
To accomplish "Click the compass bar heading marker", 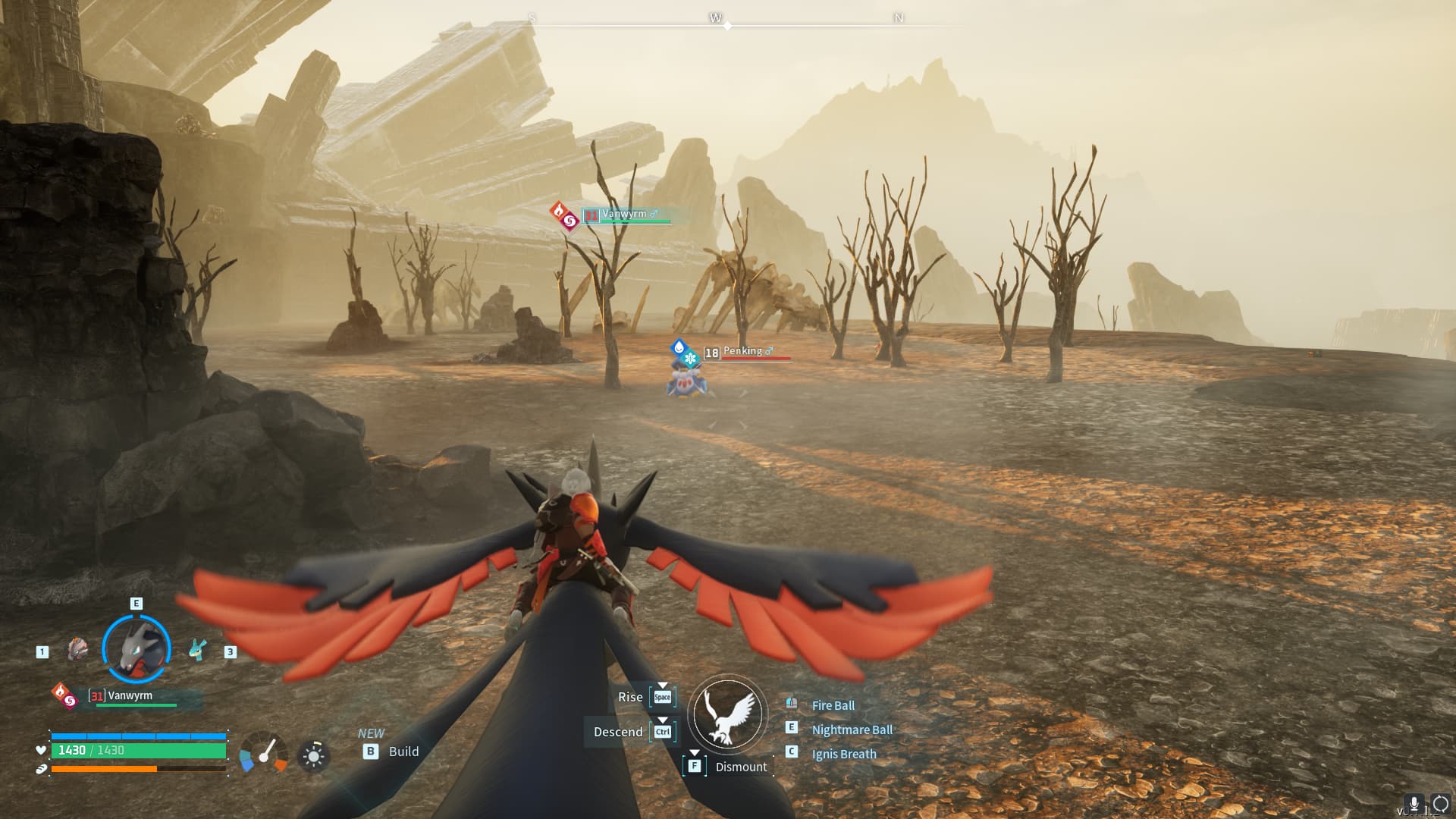I will pyautogui.click(x=728, y=26).
